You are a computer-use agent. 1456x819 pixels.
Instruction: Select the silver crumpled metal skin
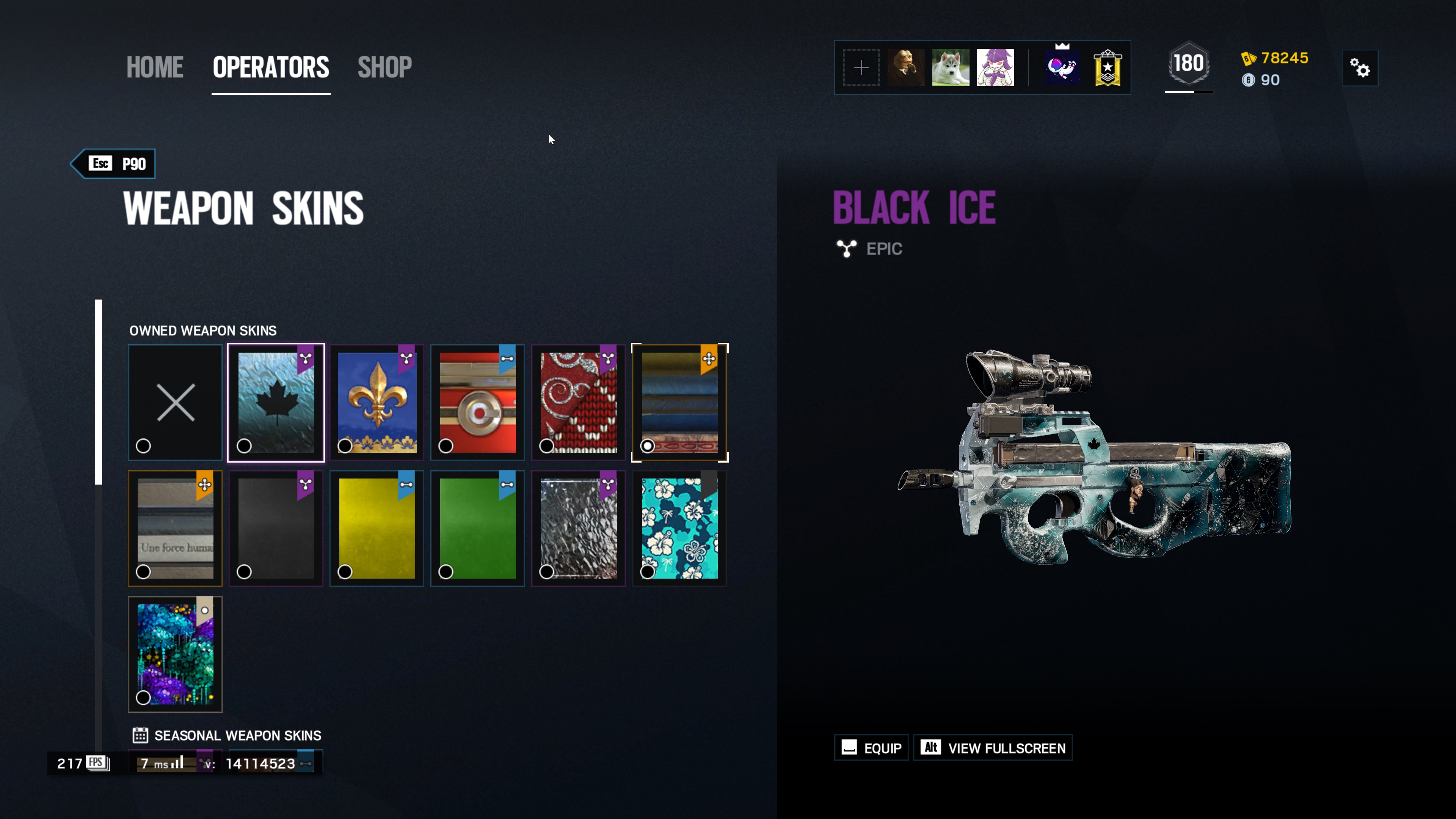[x=578, y=529]
